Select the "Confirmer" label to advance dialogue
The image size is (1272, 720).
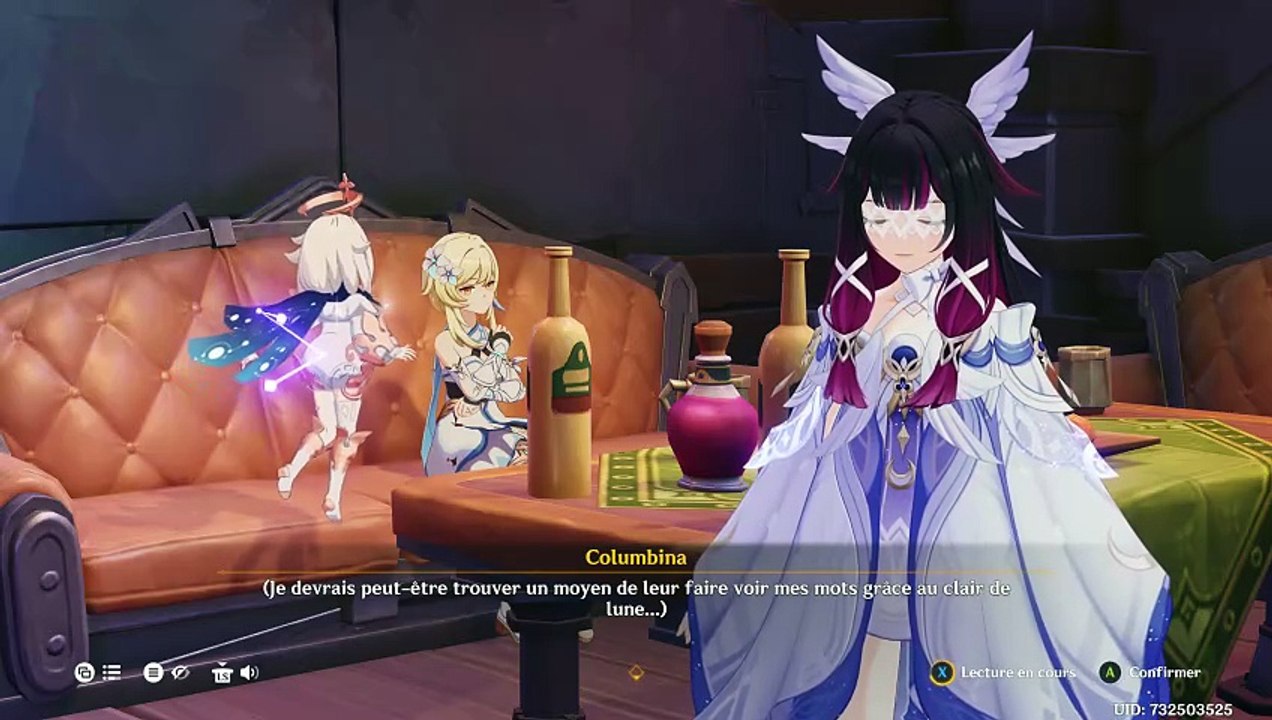(1165, 673)
